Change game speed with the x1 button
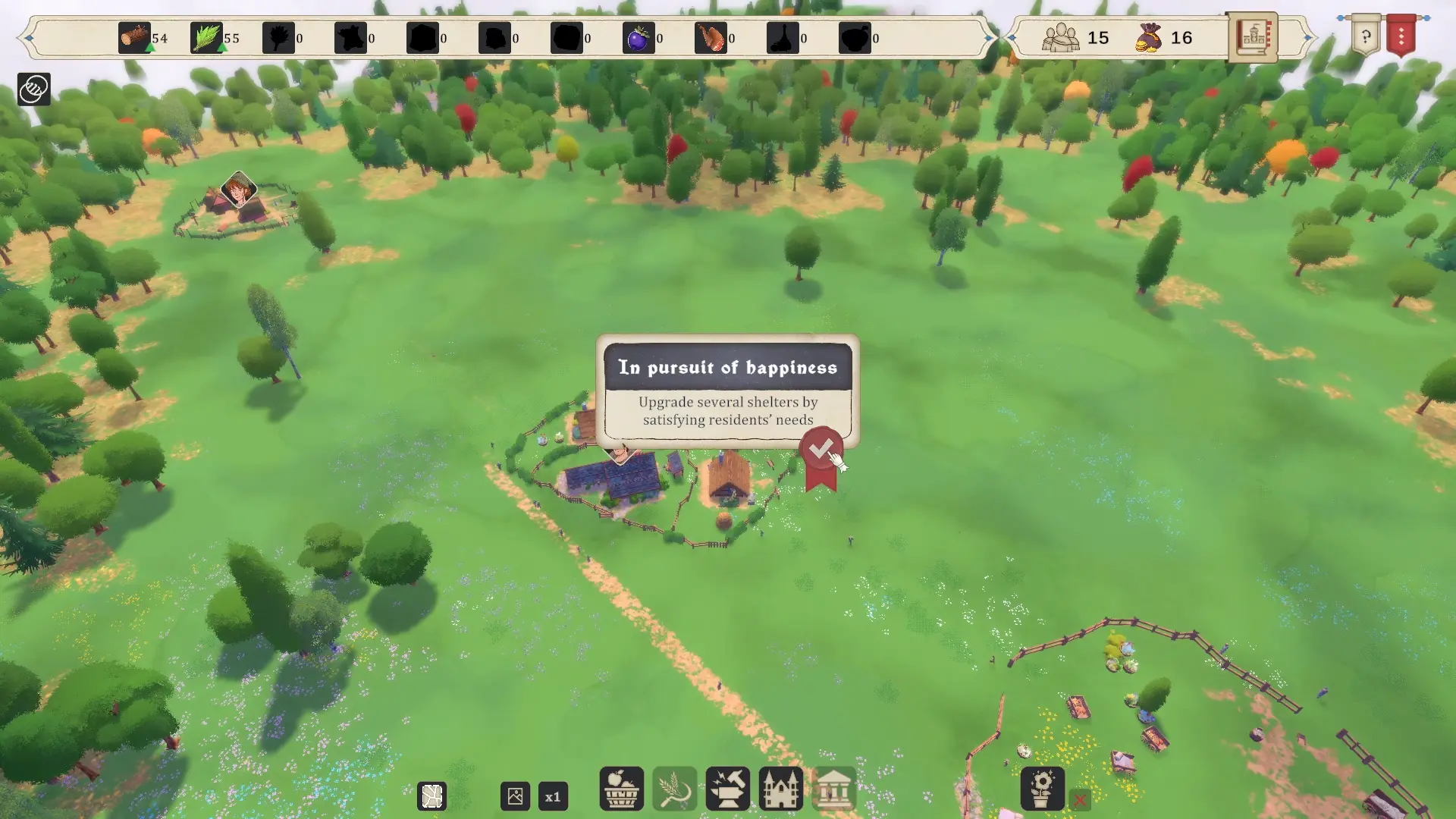 pos(553,797)
